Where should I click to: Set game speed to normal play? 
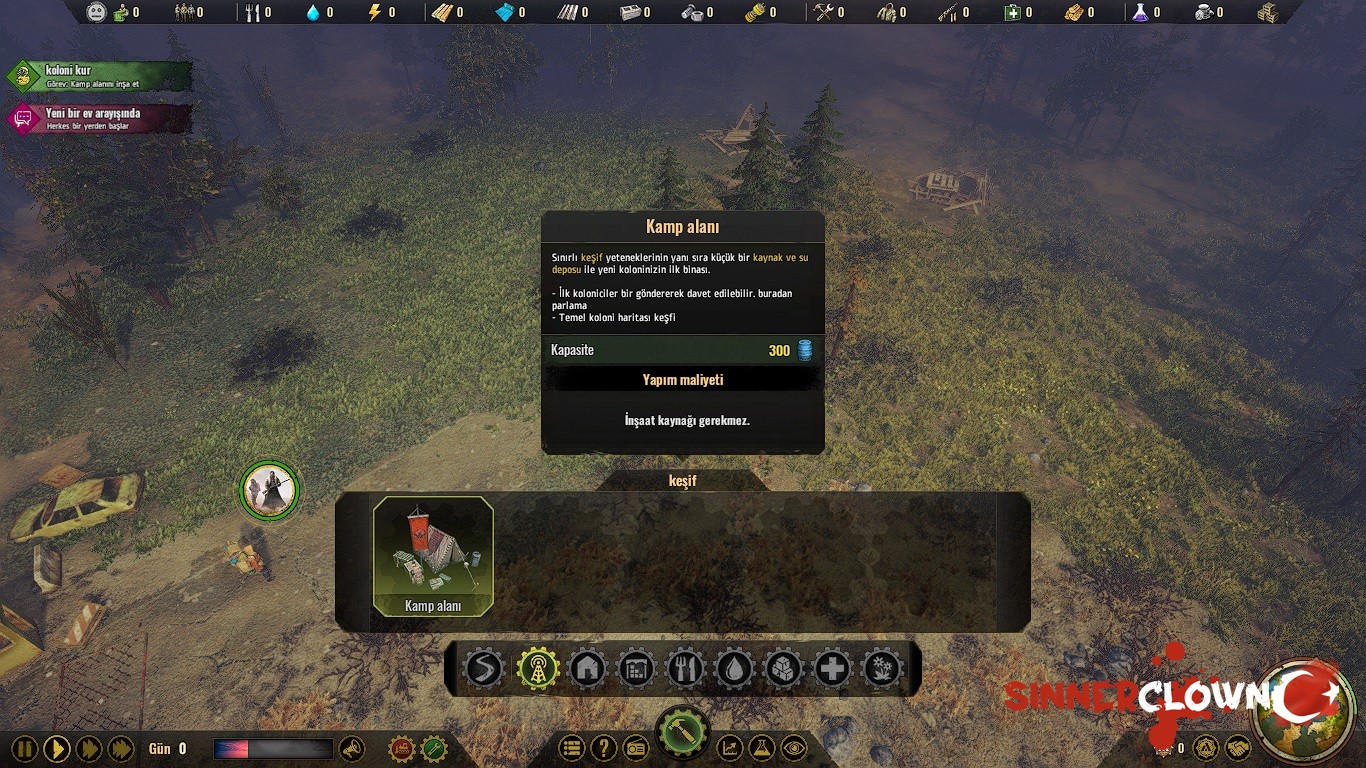pos(57,748)
